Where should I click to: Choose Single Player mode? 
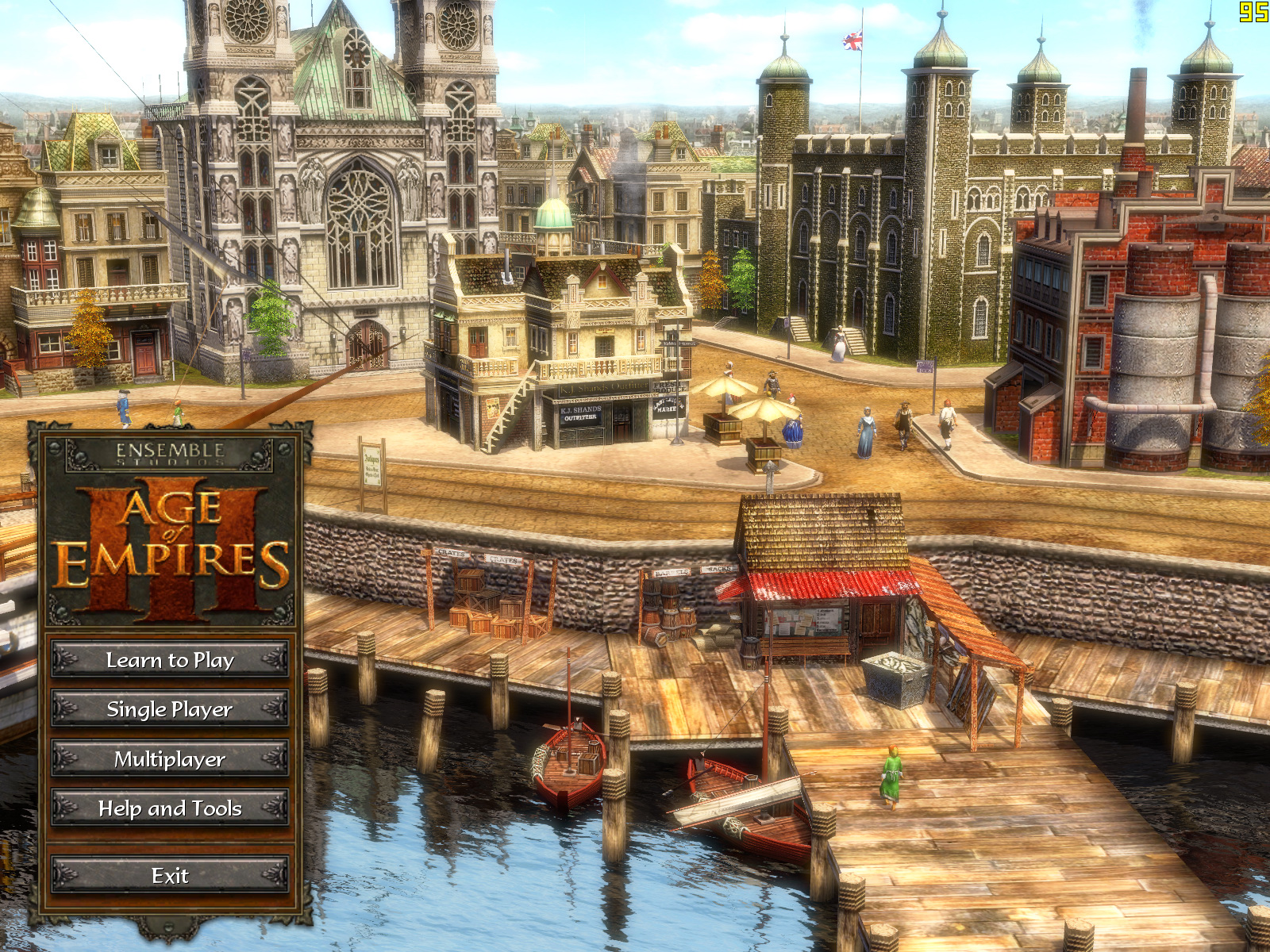[x=170, y=709]
